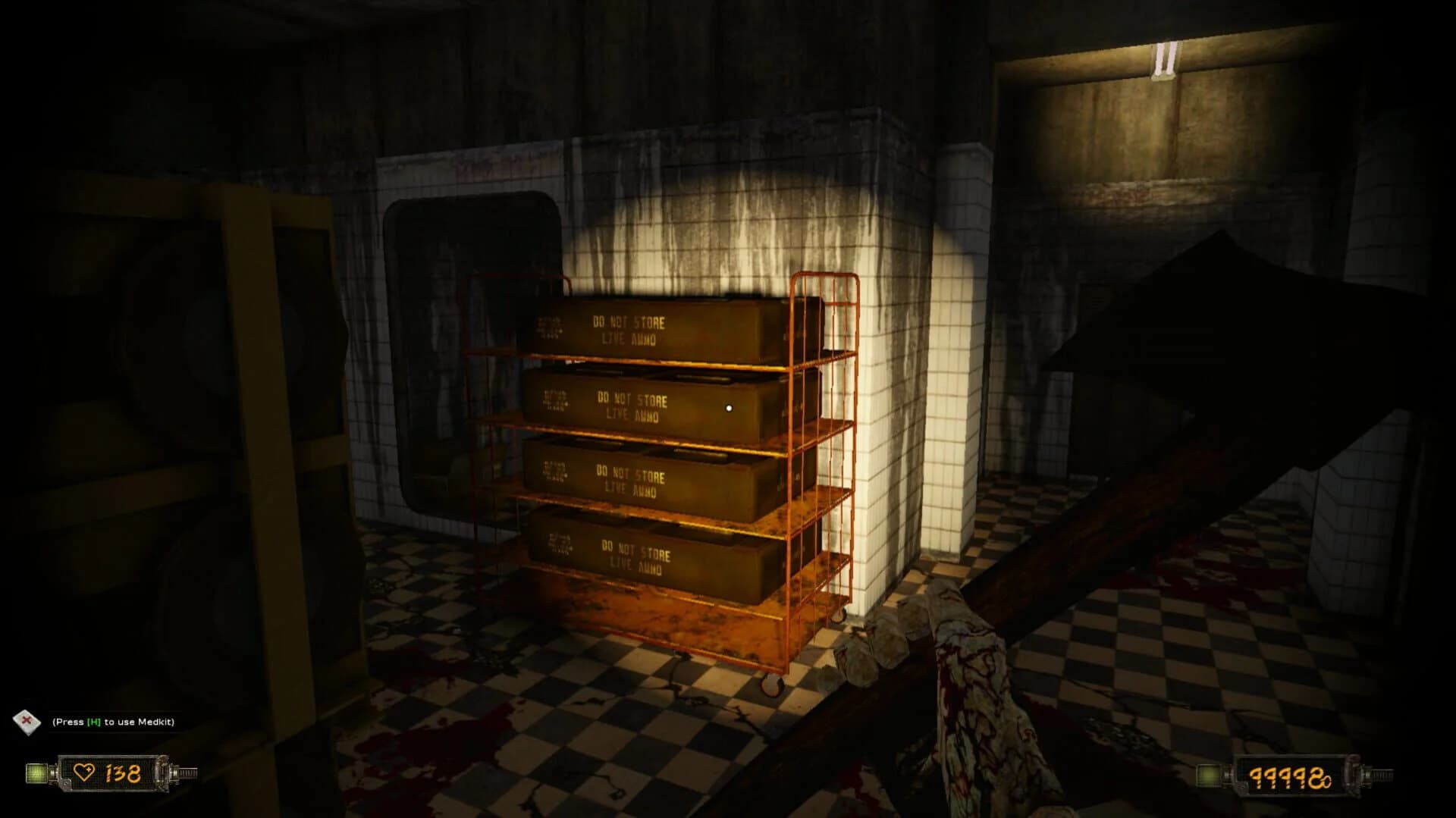Click the (Press [H] to use Medkit) prompt
The image size is (1456, 818).
[114, 722]
